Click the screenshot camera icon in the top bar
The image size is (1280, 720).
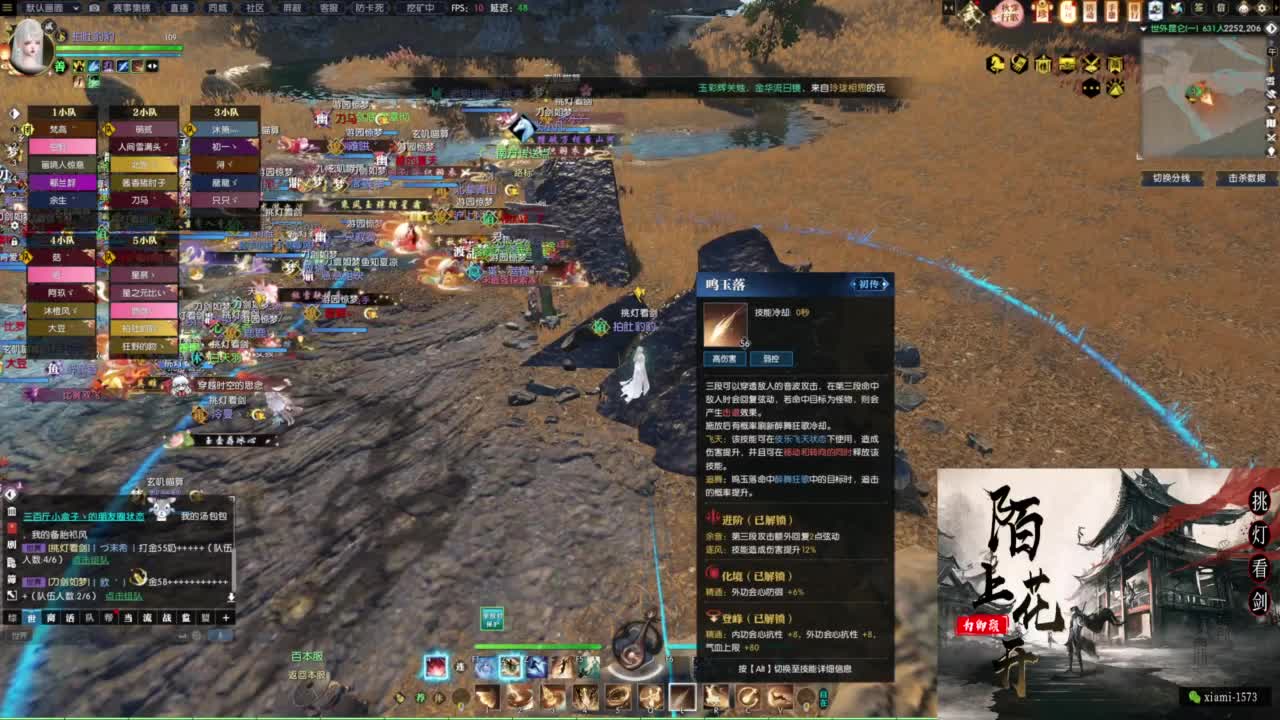tap(94, 8)
